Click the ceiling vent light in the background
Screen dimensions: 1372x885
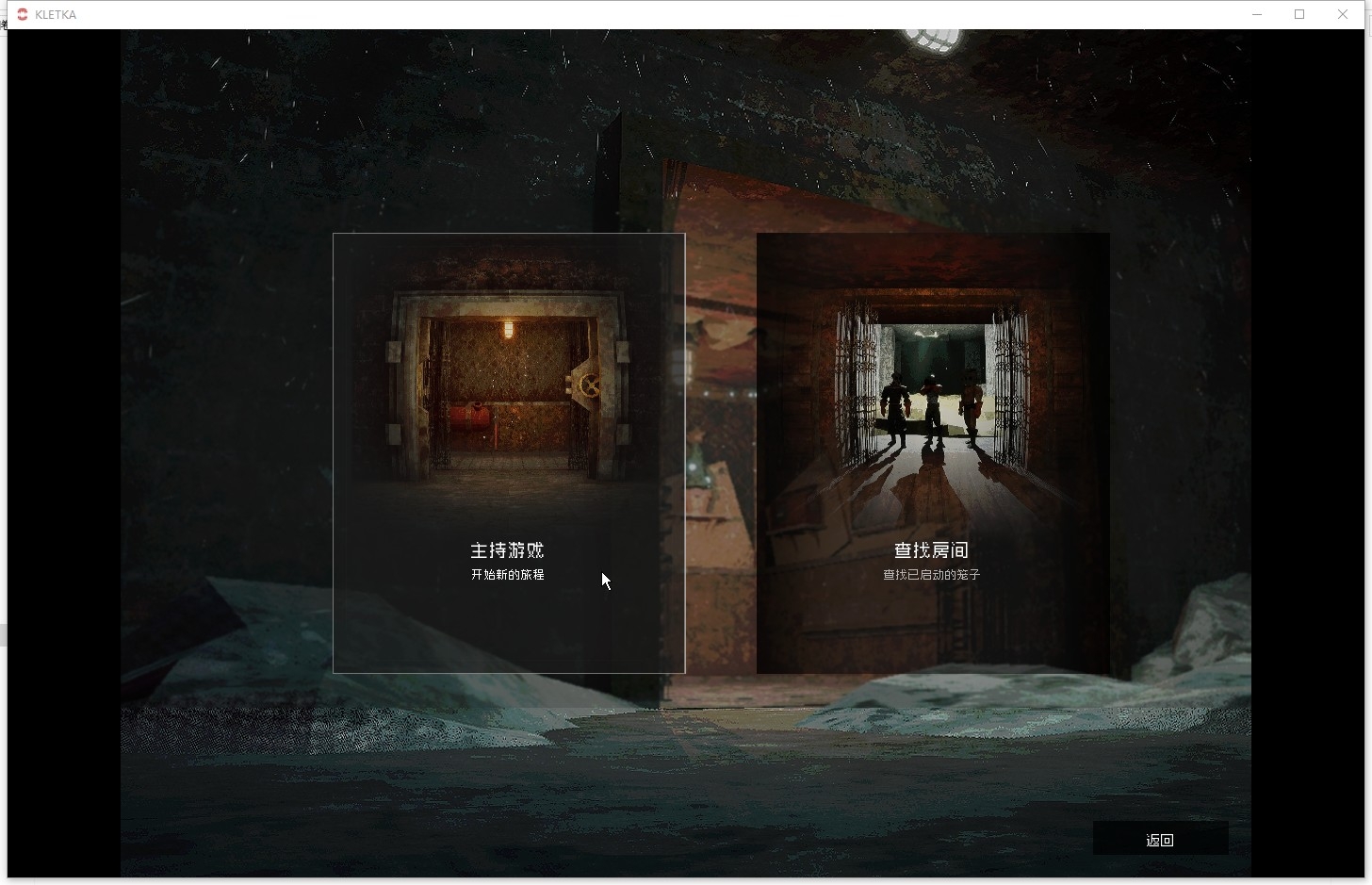(x=932, y=39)
